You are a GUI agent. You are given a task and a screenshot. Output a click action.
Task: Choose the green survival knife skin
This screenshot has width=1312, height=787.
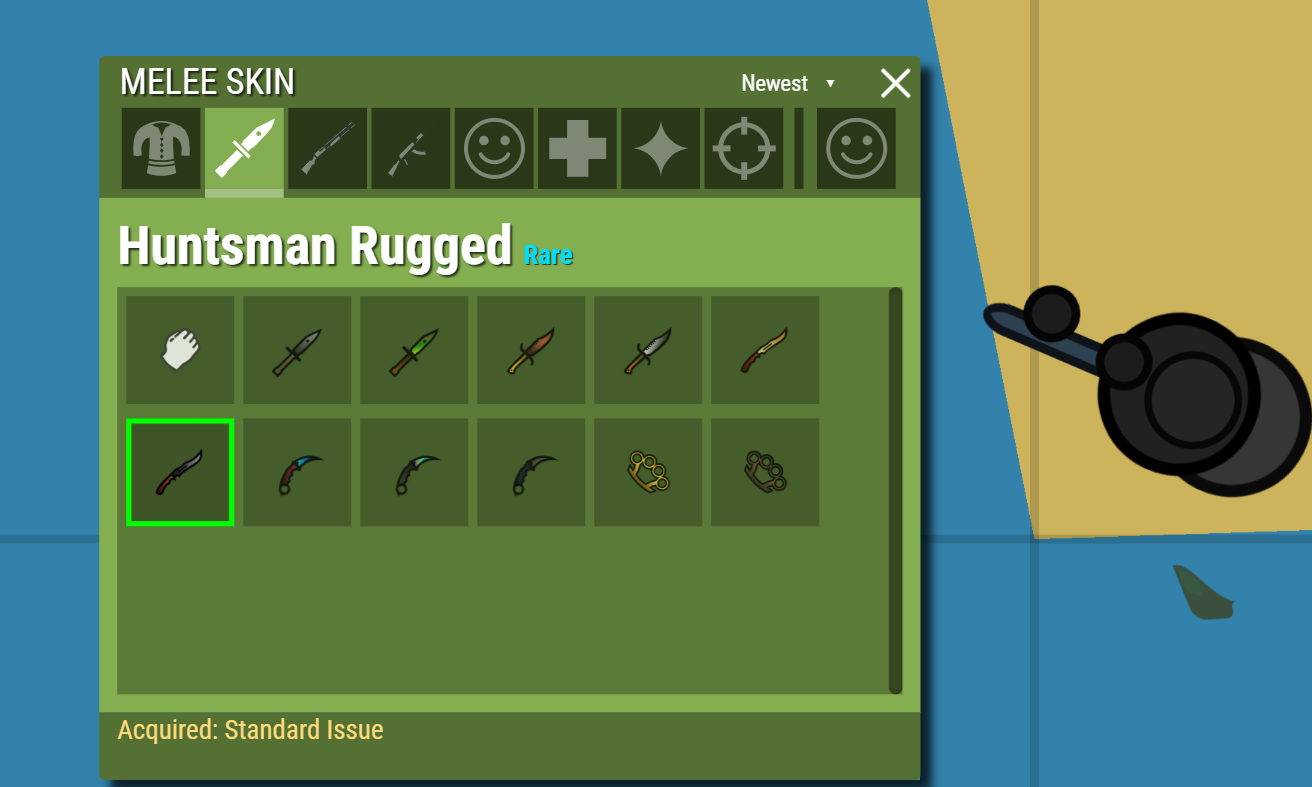click(x=414, y=350)
